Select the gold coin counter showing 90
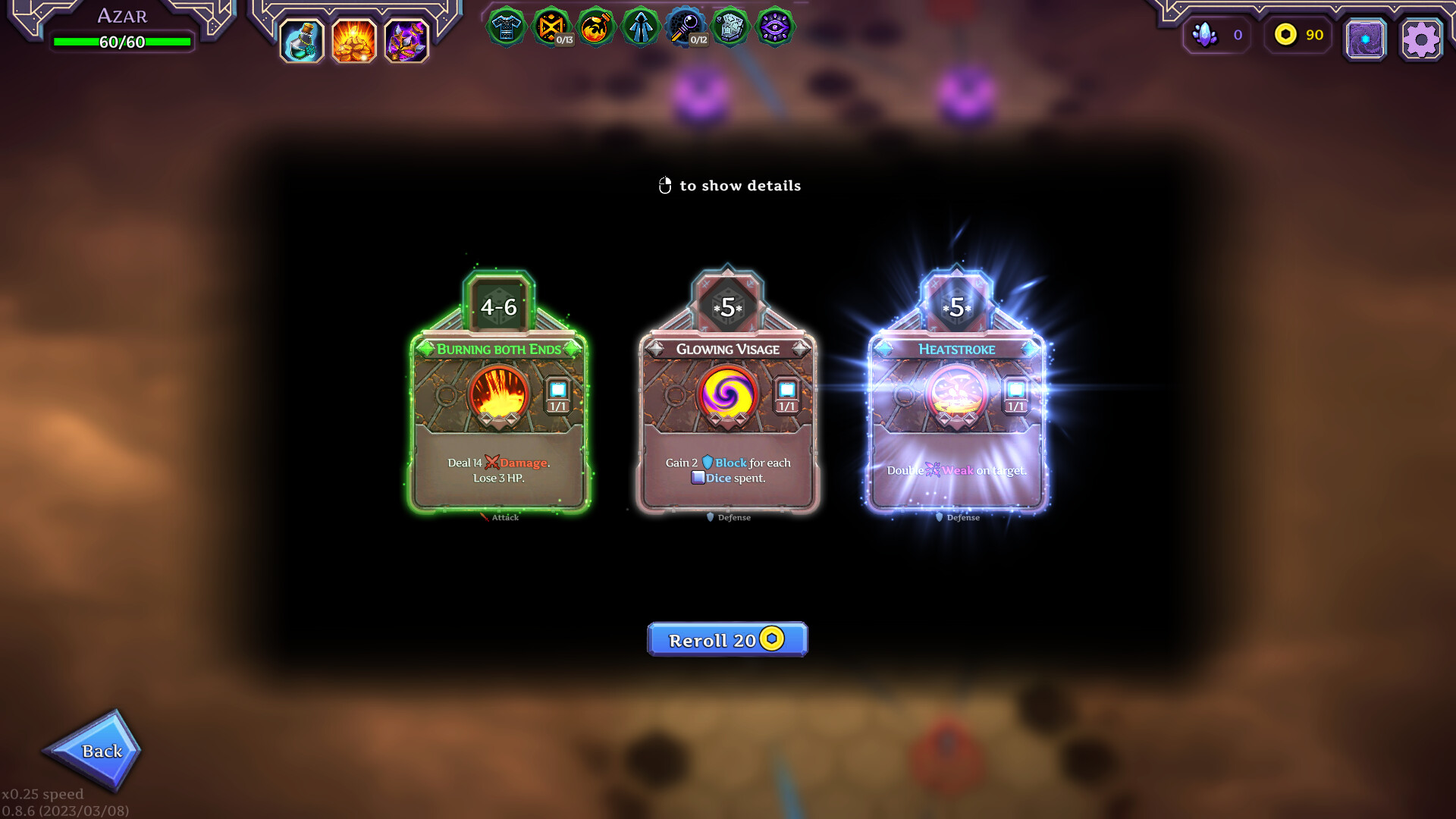This screenshot has height=819, width=1456. tap(1297, 35)
